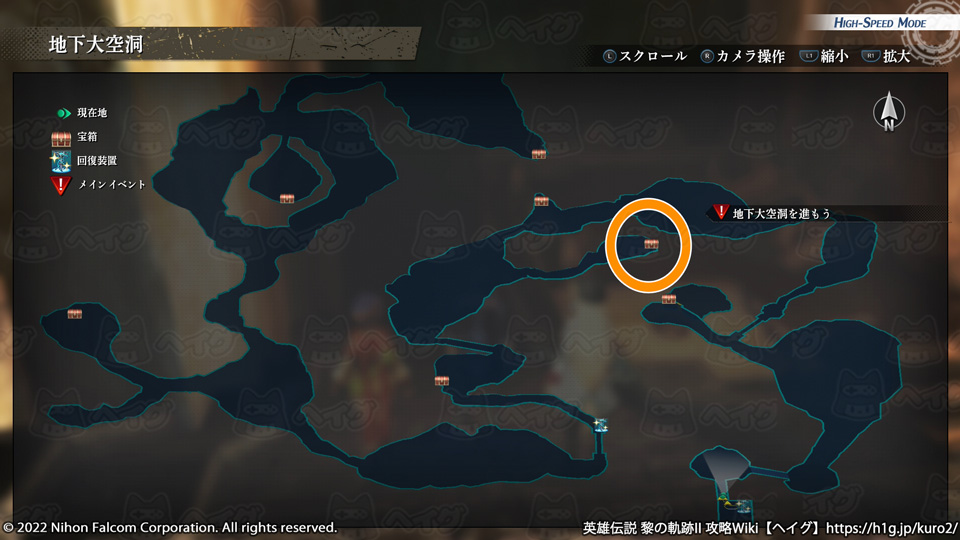This screenshot has width=960, height=540.
Task: Select the treasure chest inside the ring-shaped cave
Action: (288, 198)
